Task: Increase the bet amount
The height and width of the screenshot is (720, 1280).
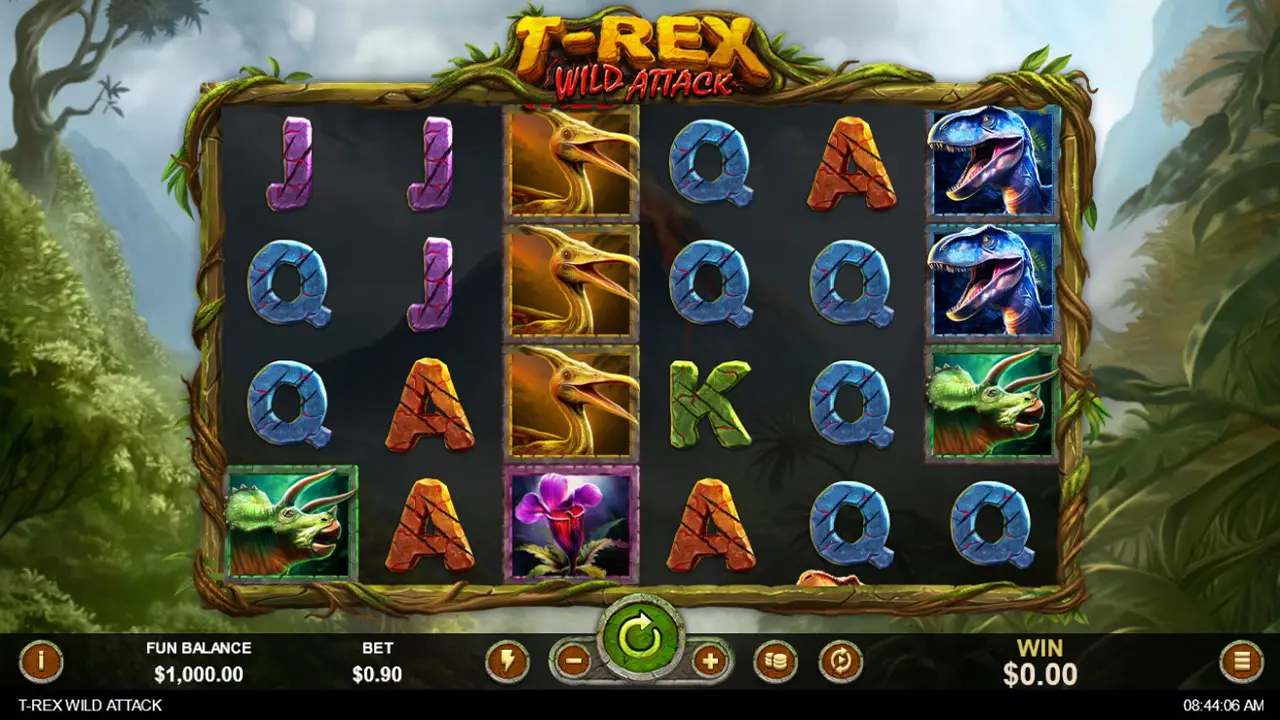Action: pos(709,661)
